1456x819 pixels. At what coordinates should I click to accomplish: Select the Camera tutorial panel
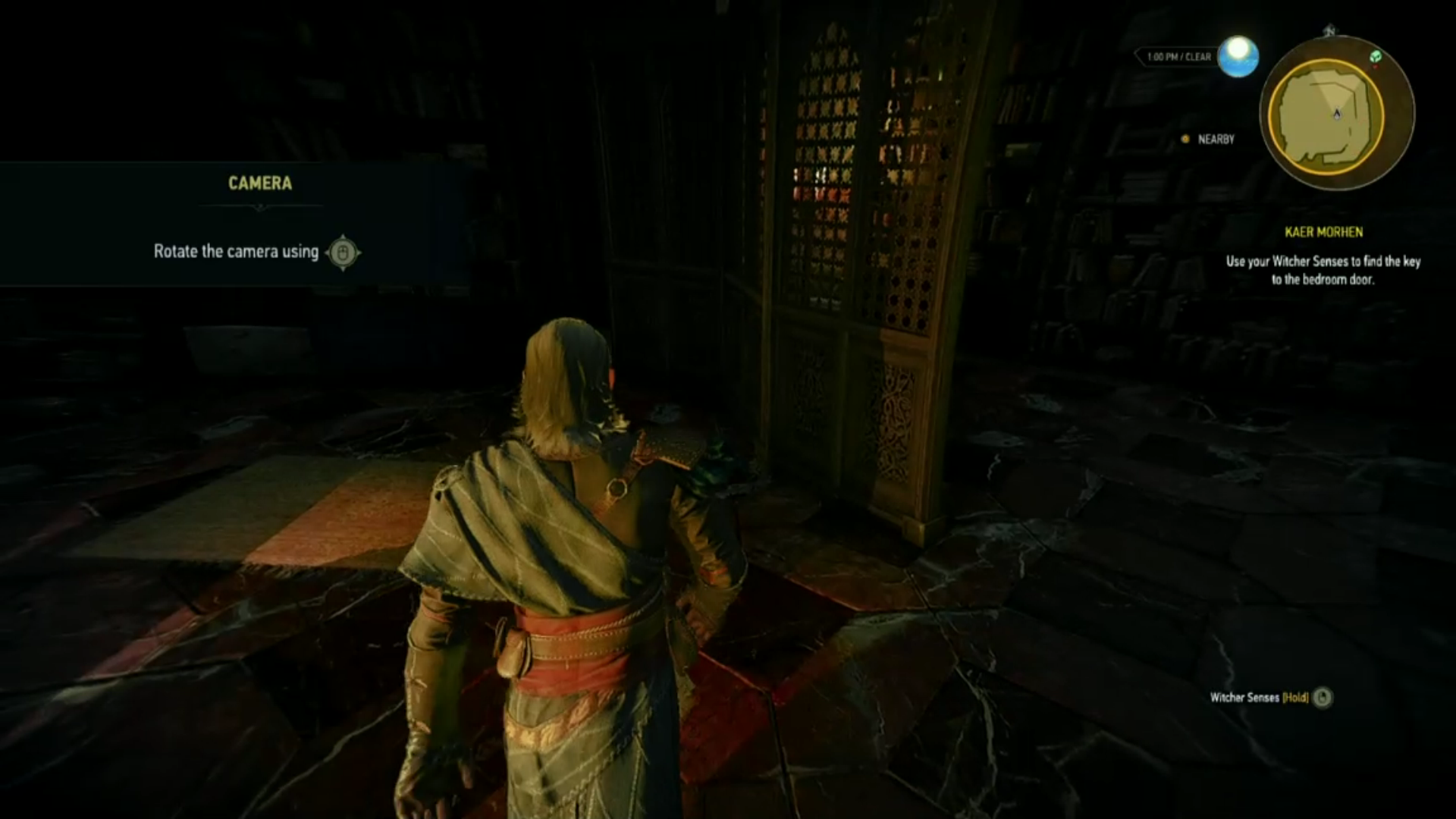[x=235, y=224]
